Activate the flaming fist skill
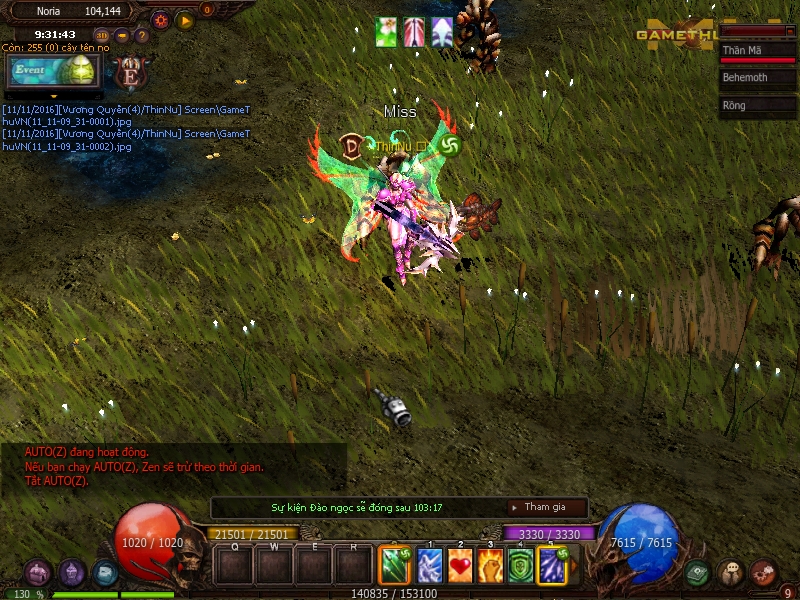Image resolution: width=800 pixels, height=600 pixels. point(491,565)
